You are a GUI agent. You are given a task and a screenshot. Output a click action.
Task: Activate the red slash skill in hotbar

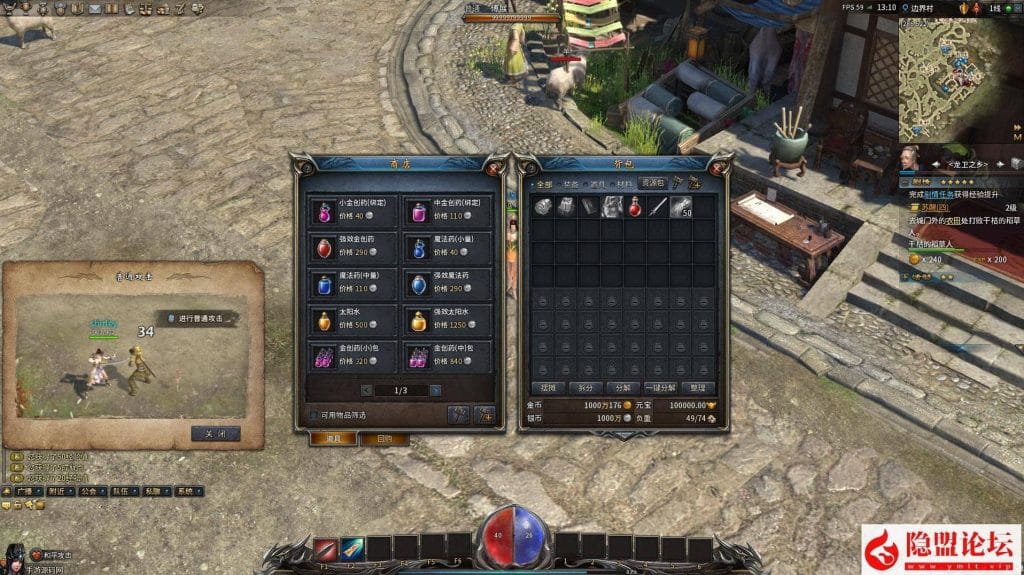click(326, 549)
